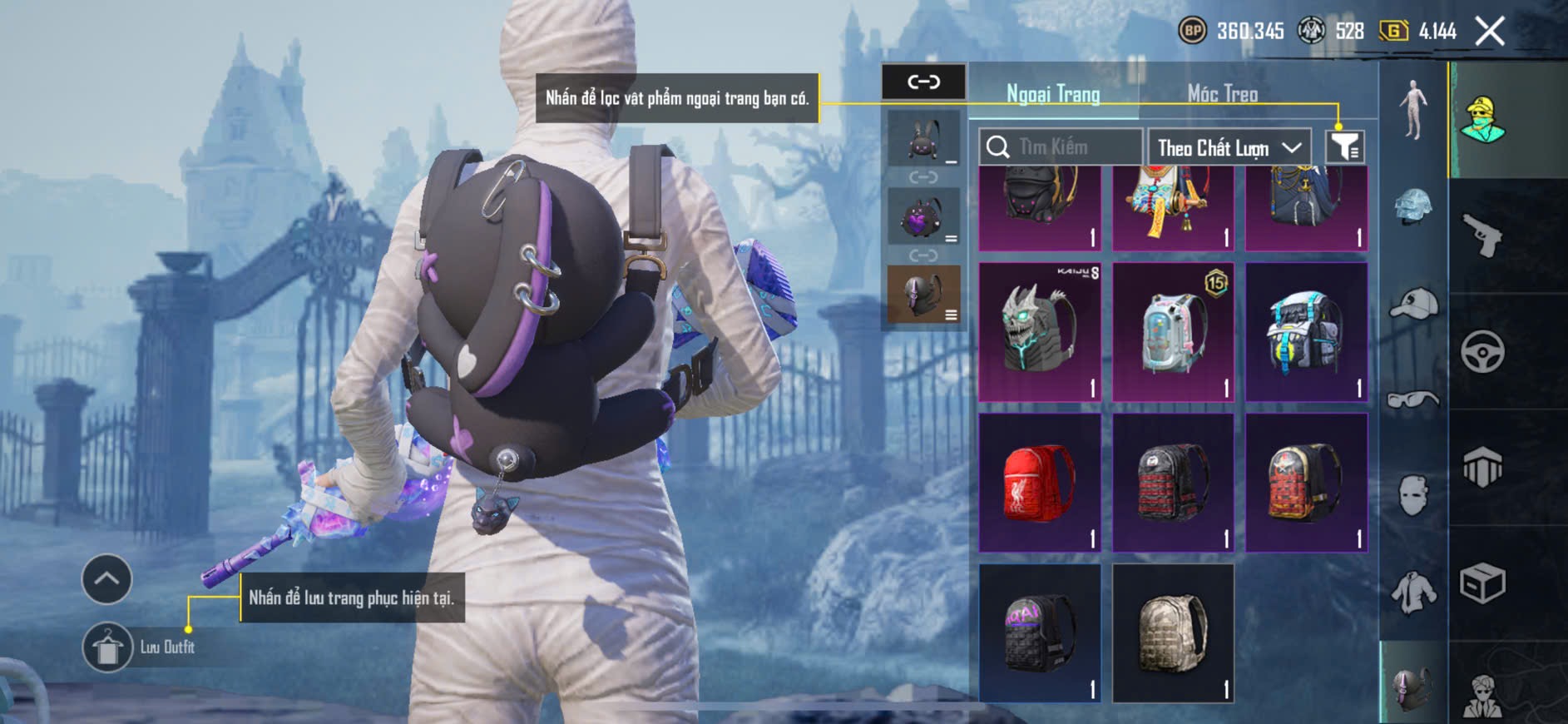Screen dimensions: 1568x724
Task: Open the Móc Treo tab
Action: click(1222, 94)
